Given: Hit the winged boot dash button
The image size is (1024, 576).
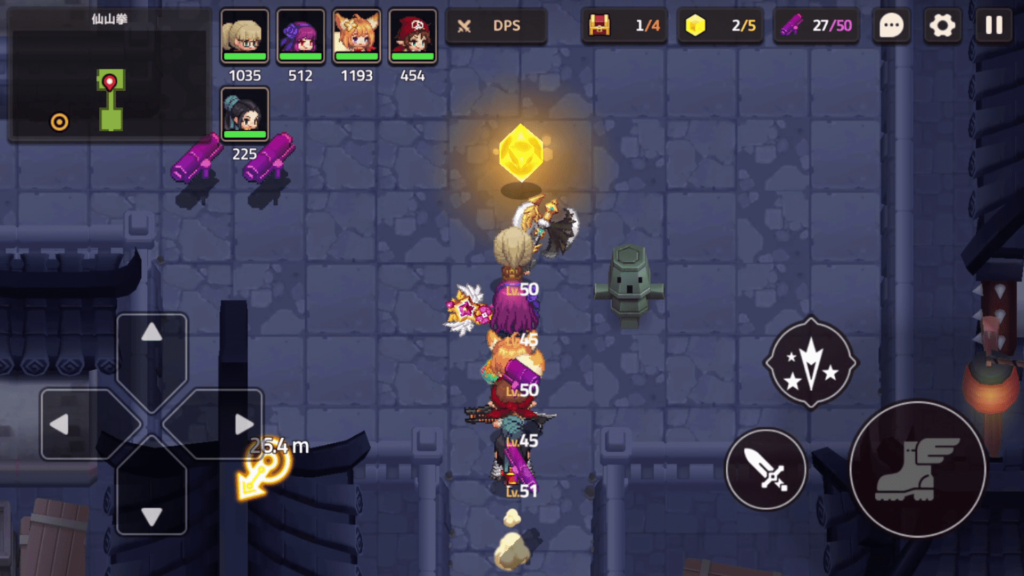Looking at the screenshot, I should (x=917, y=469).
